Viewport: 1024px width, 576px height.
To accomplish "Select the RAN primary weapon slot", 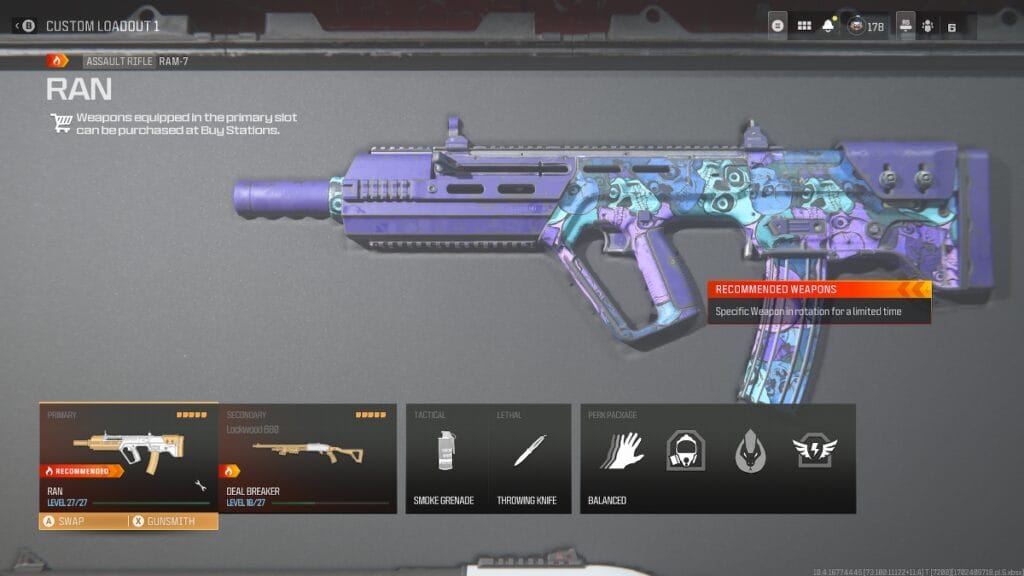I will point(128,456).
